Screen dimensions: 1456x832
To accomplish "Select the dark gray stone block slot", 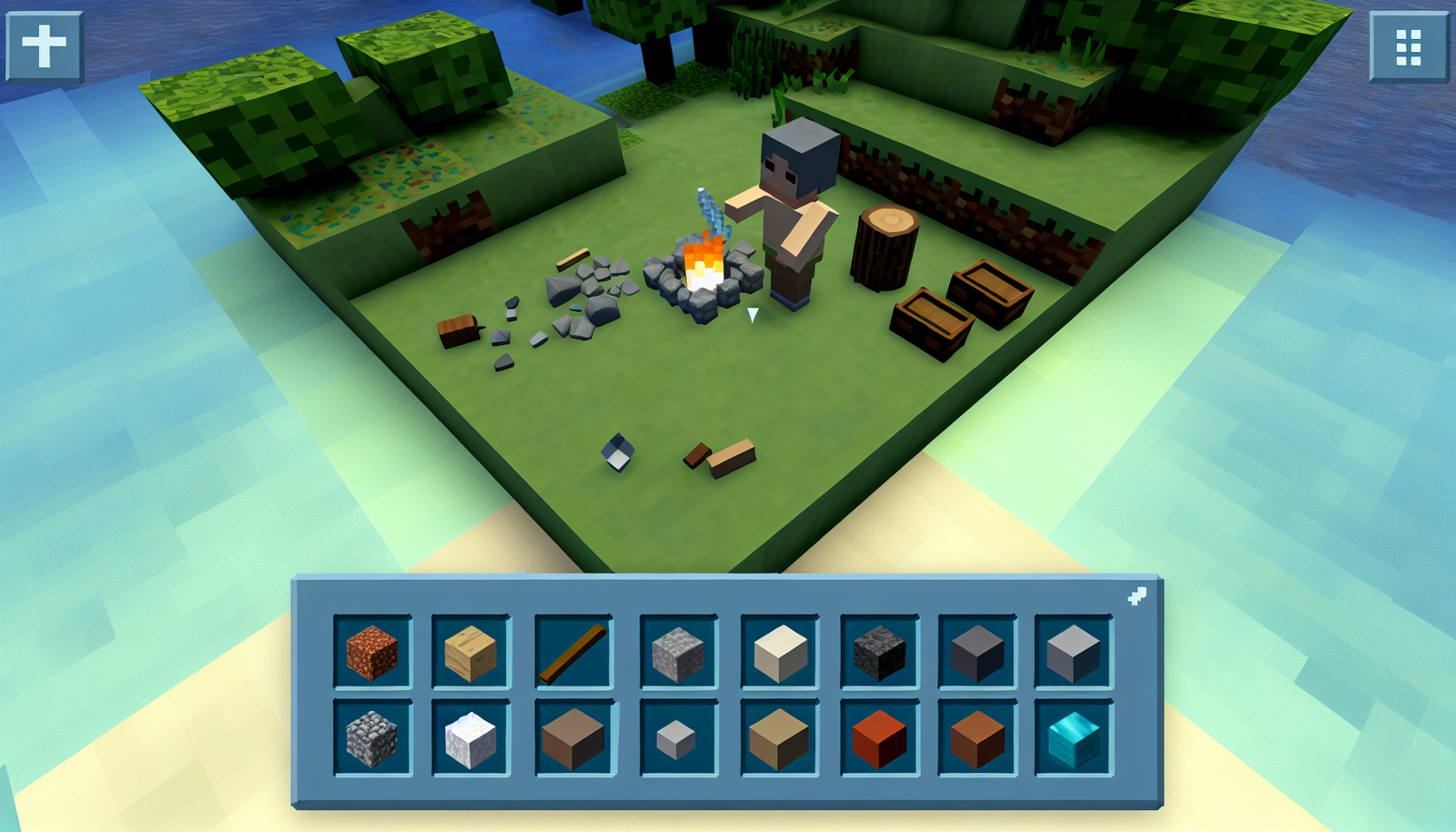I will [x=978, y=653].
